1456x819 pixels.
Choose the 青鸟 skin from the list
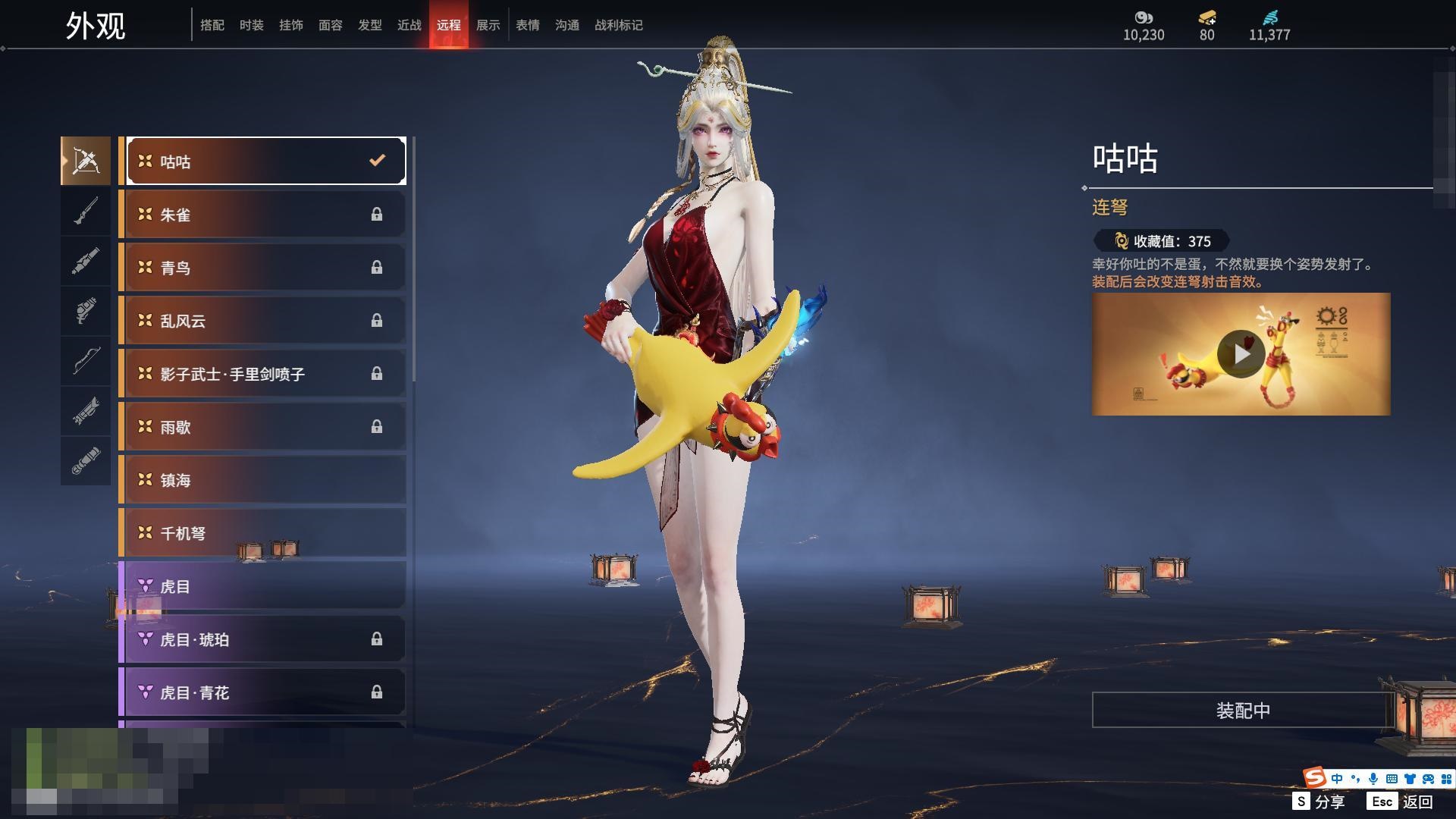(263, 268)
